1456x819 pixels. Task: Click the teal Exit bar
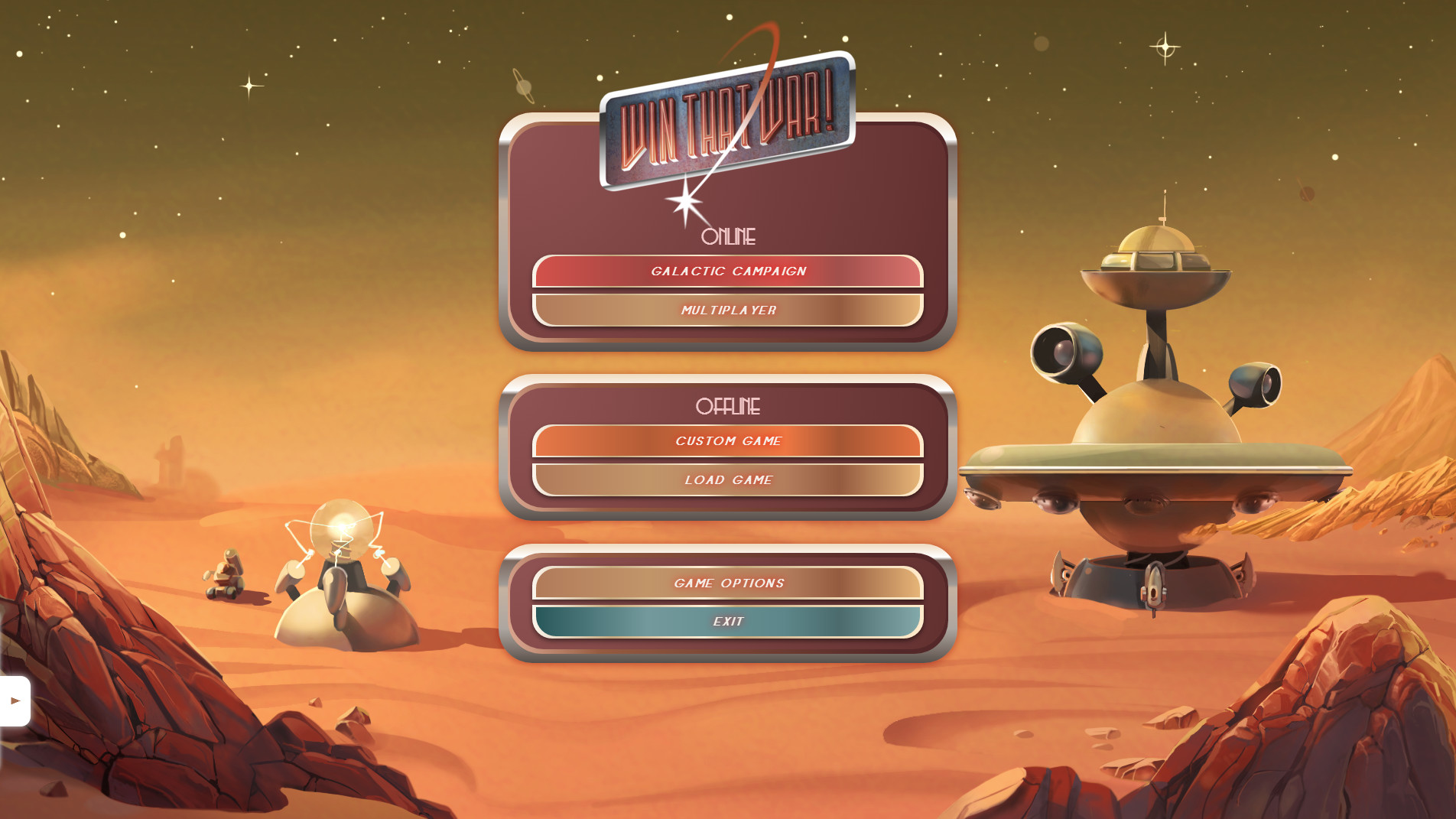pos(728,621)
